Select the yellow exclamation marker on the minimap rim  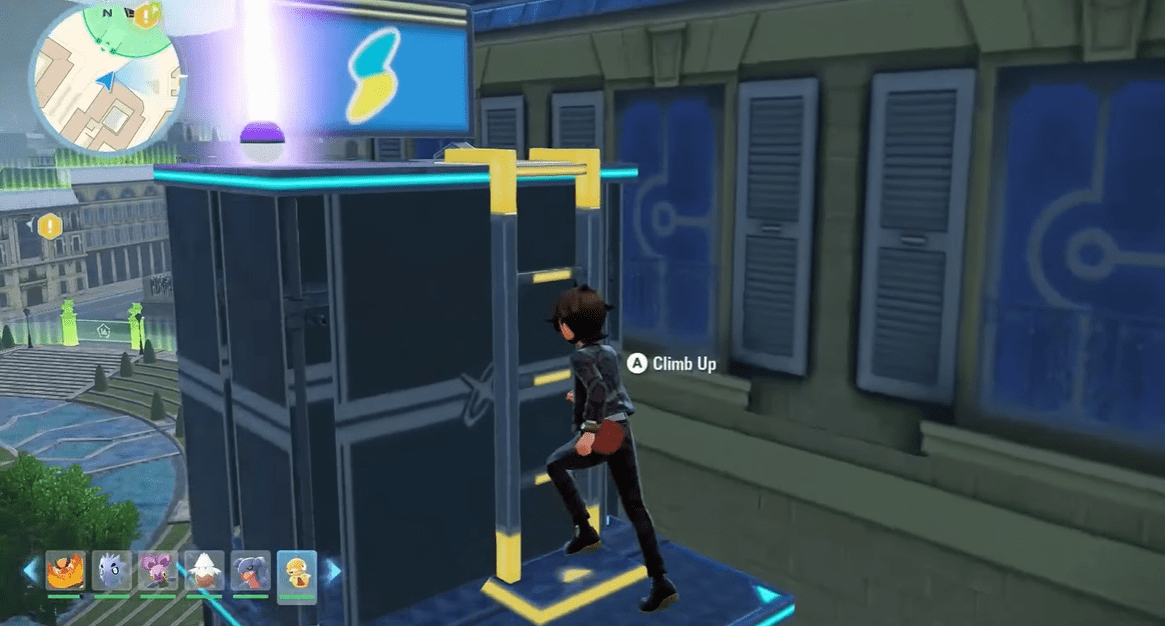click(x=148, y=15)
